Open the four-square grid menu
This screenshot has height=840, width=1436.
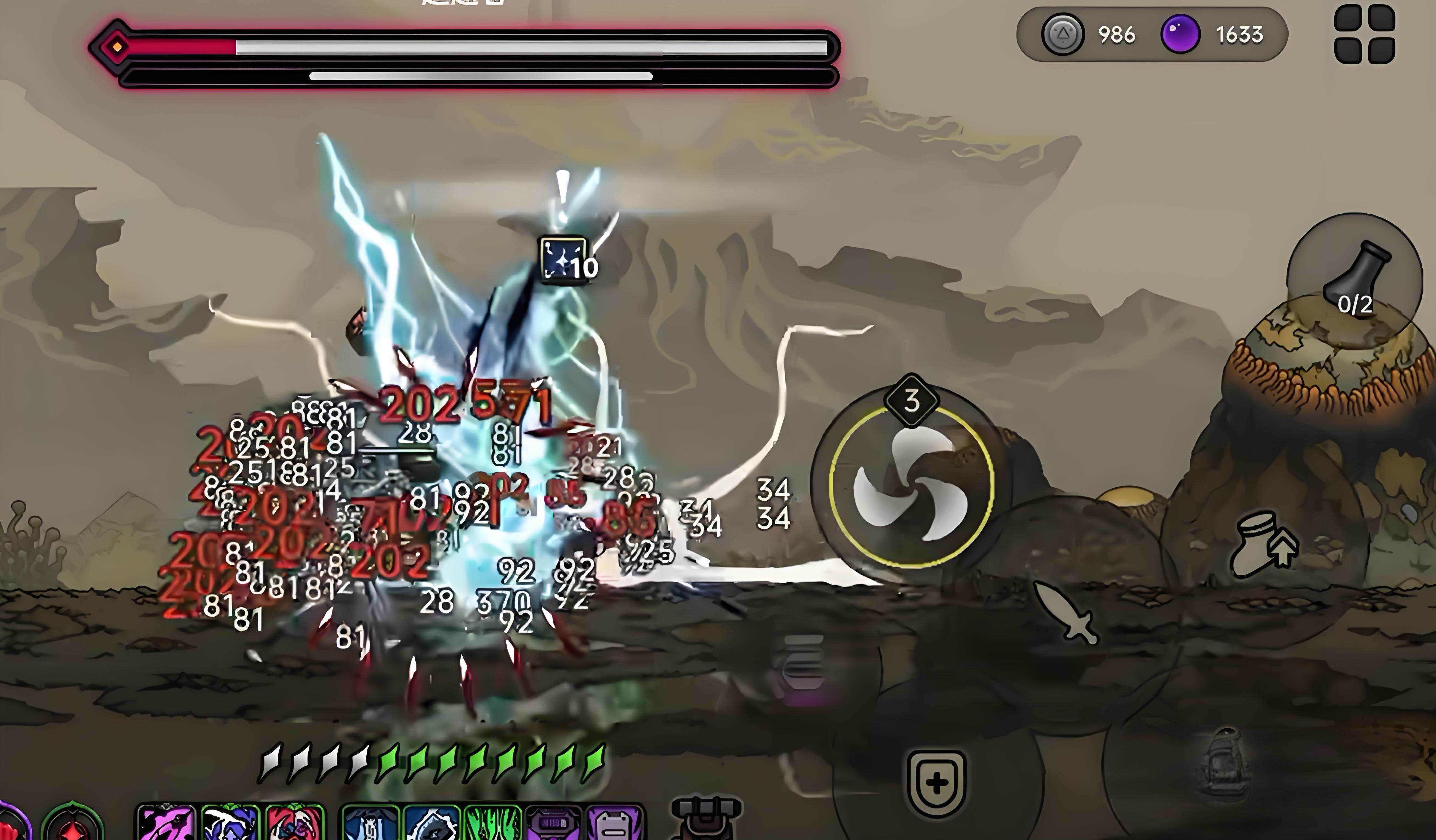click(1364, 35)
